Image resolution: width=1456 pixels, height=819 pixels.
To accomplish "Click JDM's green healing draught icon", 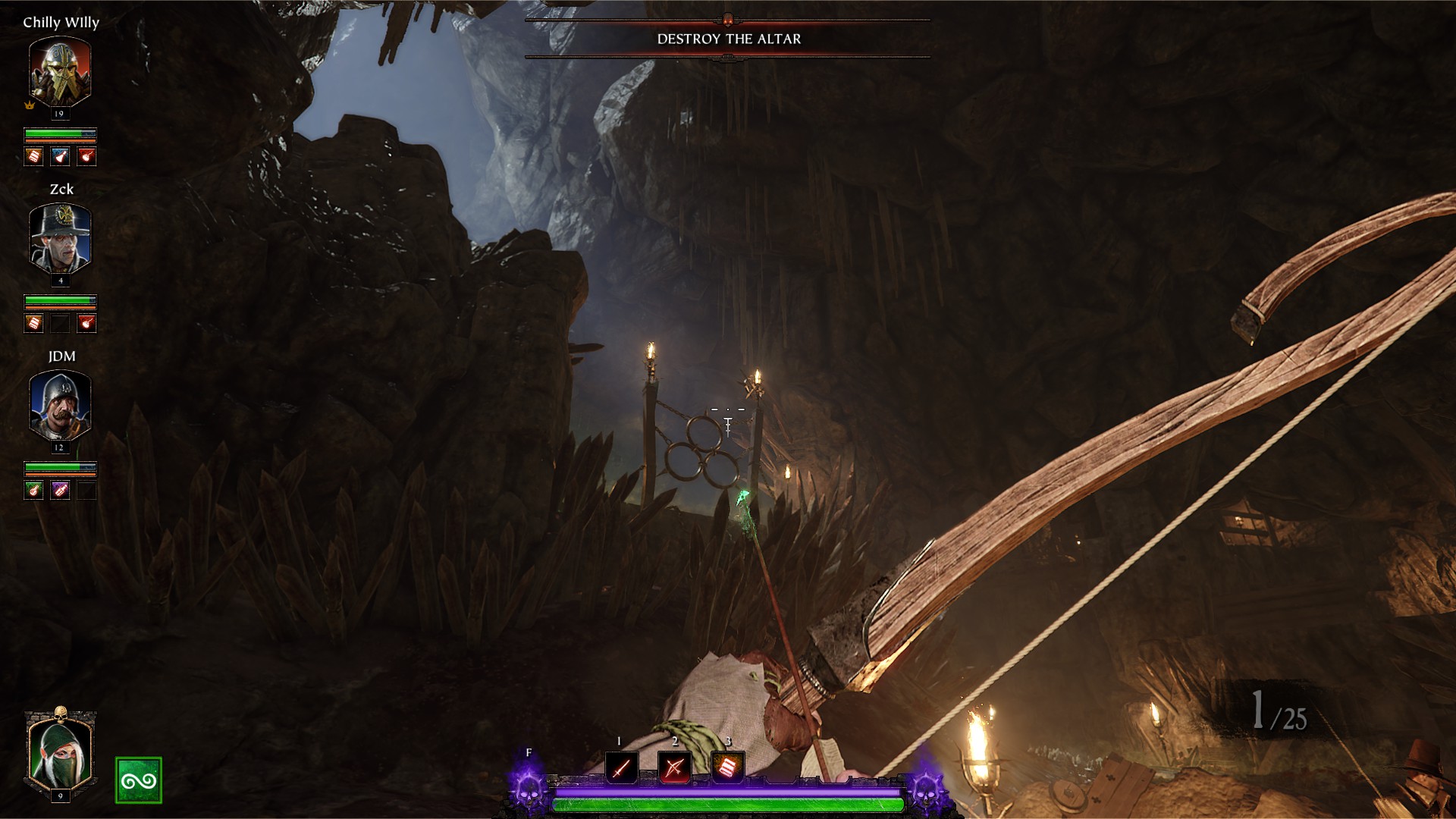I will [33, 490].
